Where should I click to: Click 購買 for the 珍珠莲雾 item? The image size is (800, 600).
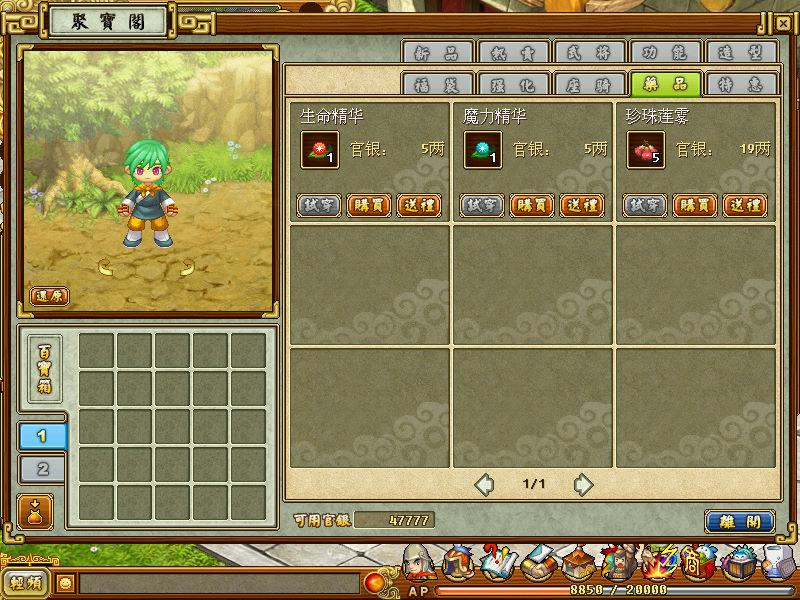click(x=694, y=205)
